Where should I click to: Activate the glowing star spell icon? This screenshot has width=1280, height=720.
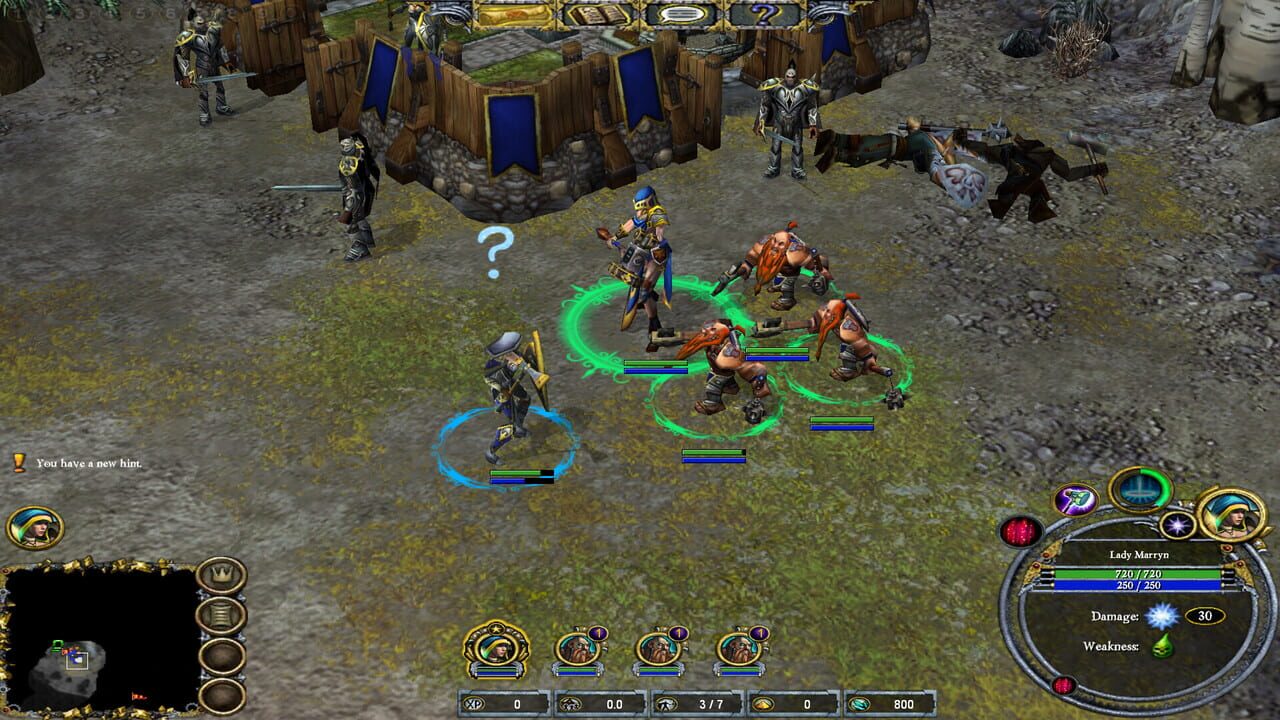[x=1177, y=525]
